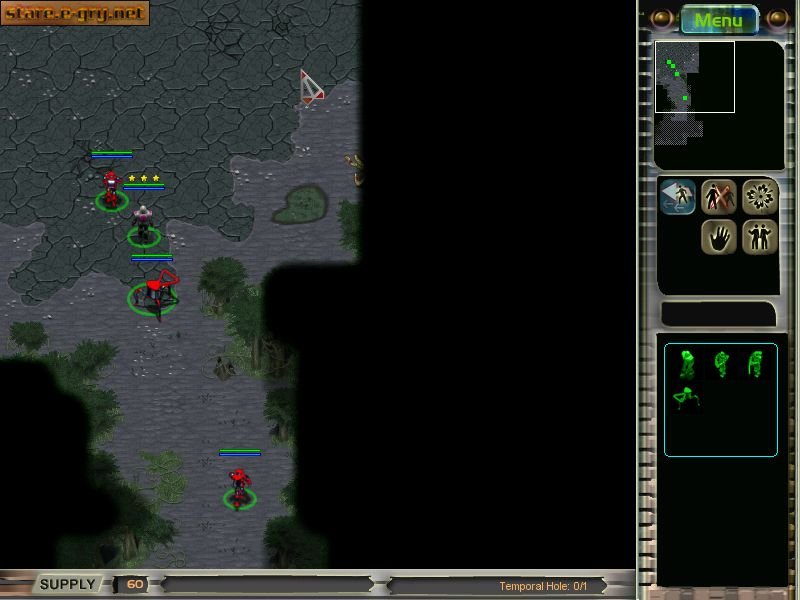The image size is (800, 600).
Task: Activate the explosion burst command
Action: tap(760, 197)
